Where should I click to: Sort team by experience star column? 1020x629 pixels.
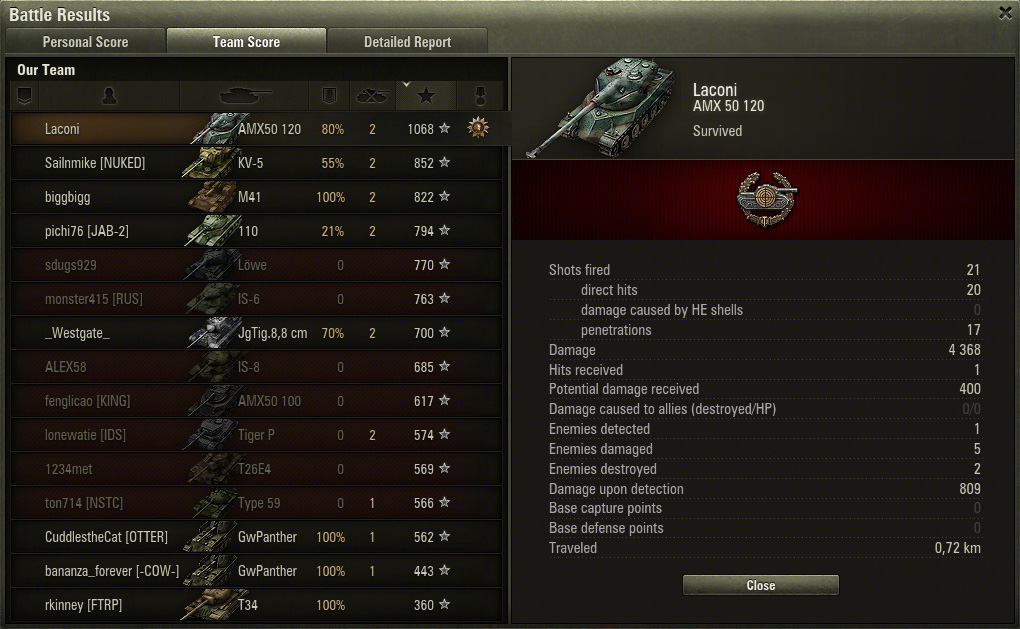click(426, 96)
